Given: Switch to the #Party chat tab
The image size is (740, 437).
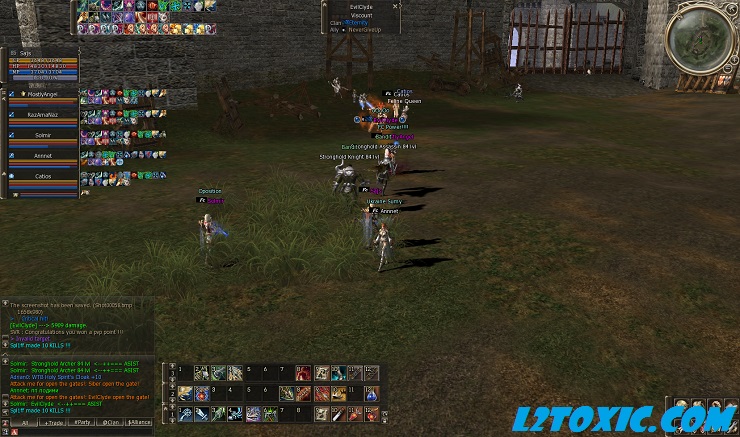Looking at the screenshot, I should coord(82,423).
